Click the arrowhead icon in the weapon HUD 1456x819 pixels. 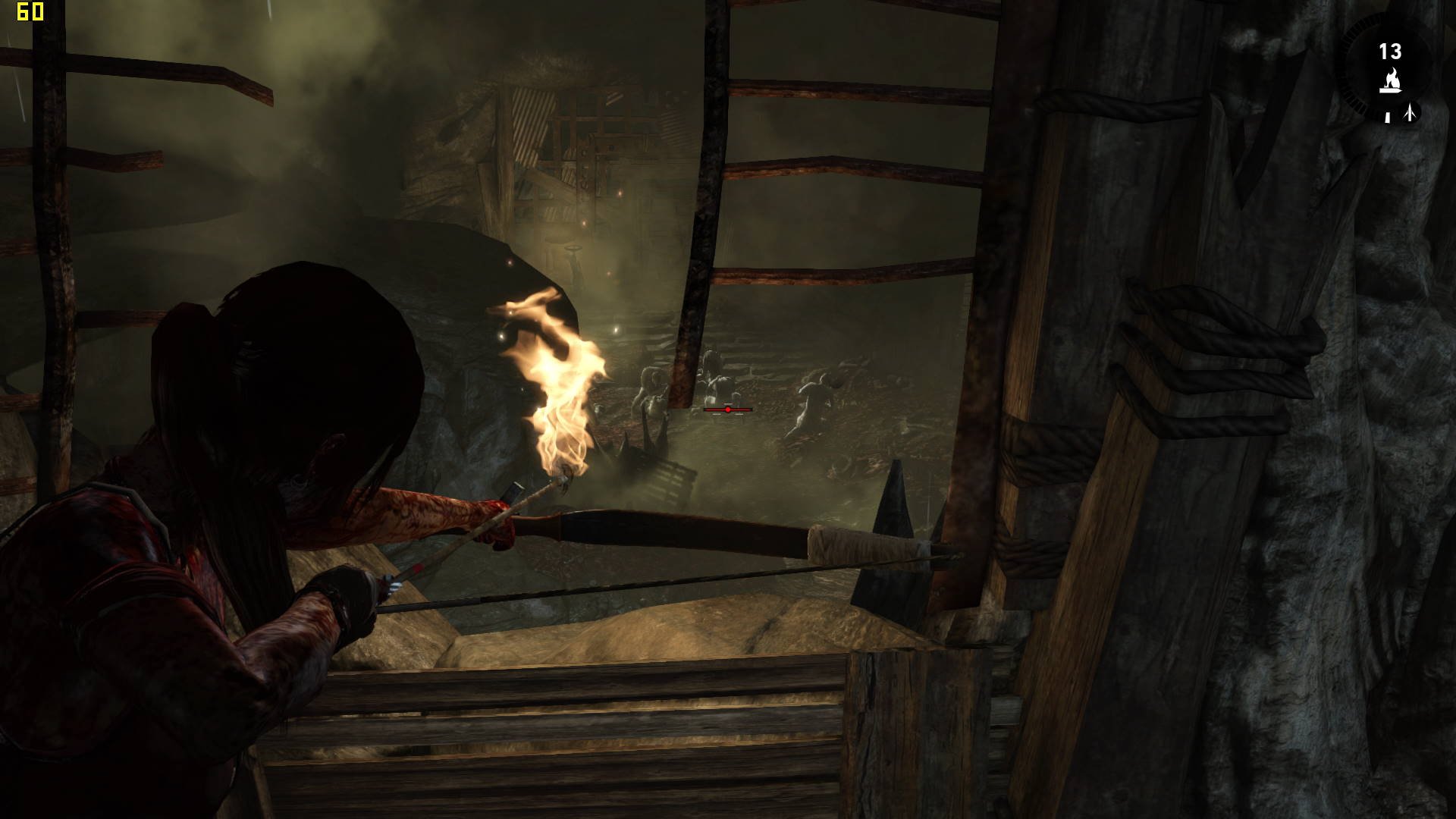1410,114
